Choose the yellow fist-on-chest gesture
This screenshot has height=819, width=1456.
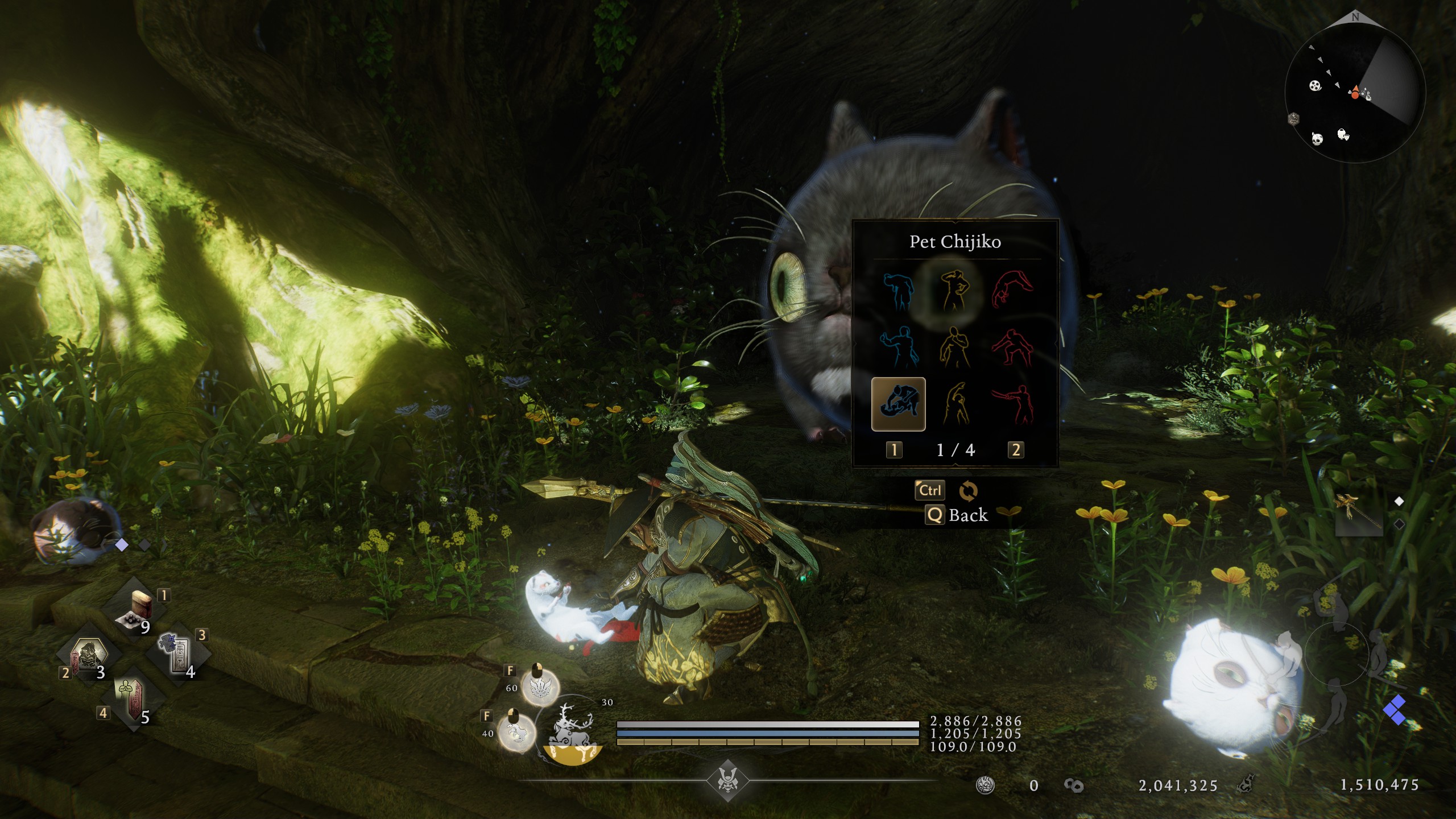955,347
